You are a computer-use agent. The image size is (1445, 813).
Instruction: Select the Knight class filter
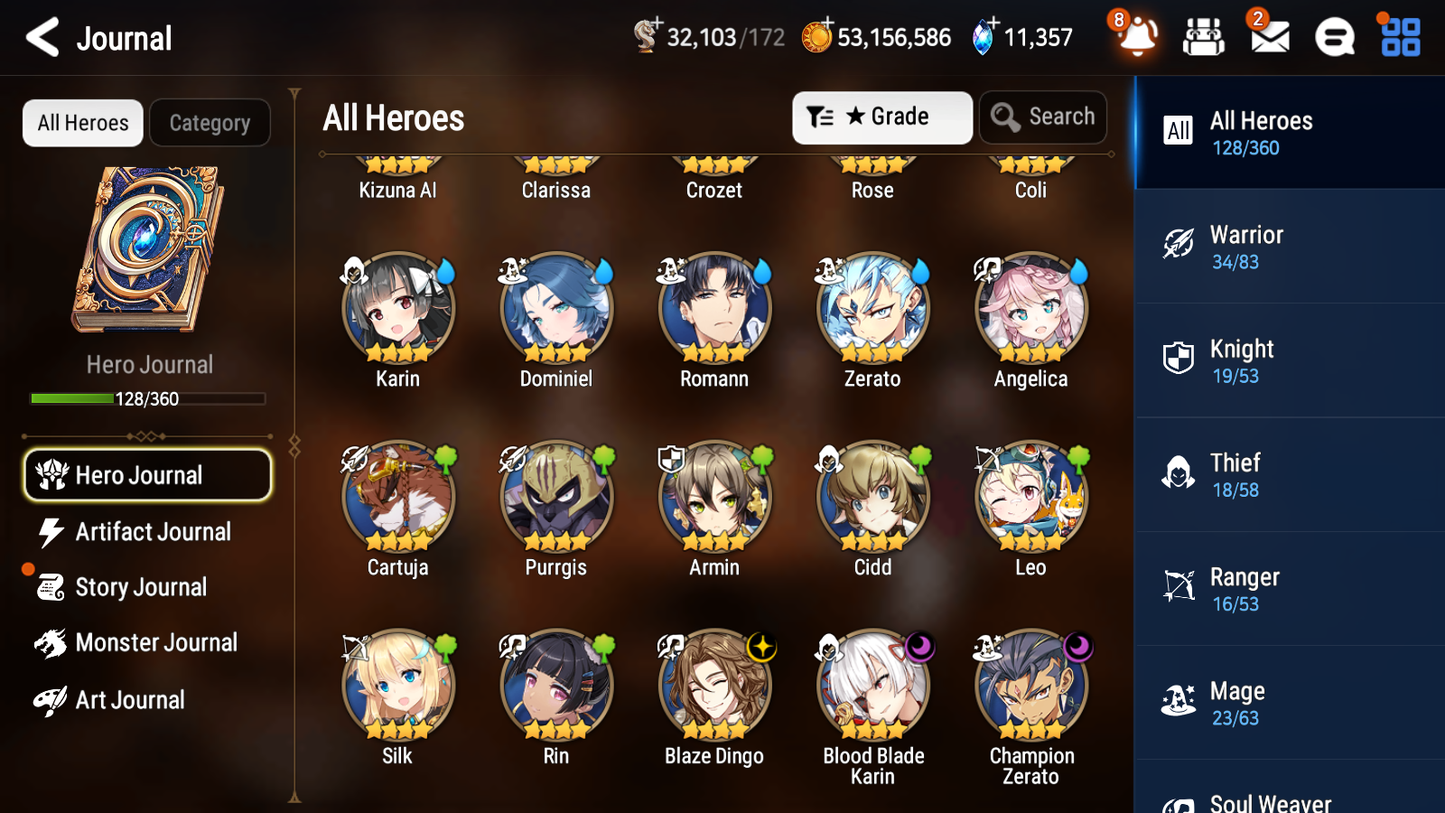click(1289, 360)
